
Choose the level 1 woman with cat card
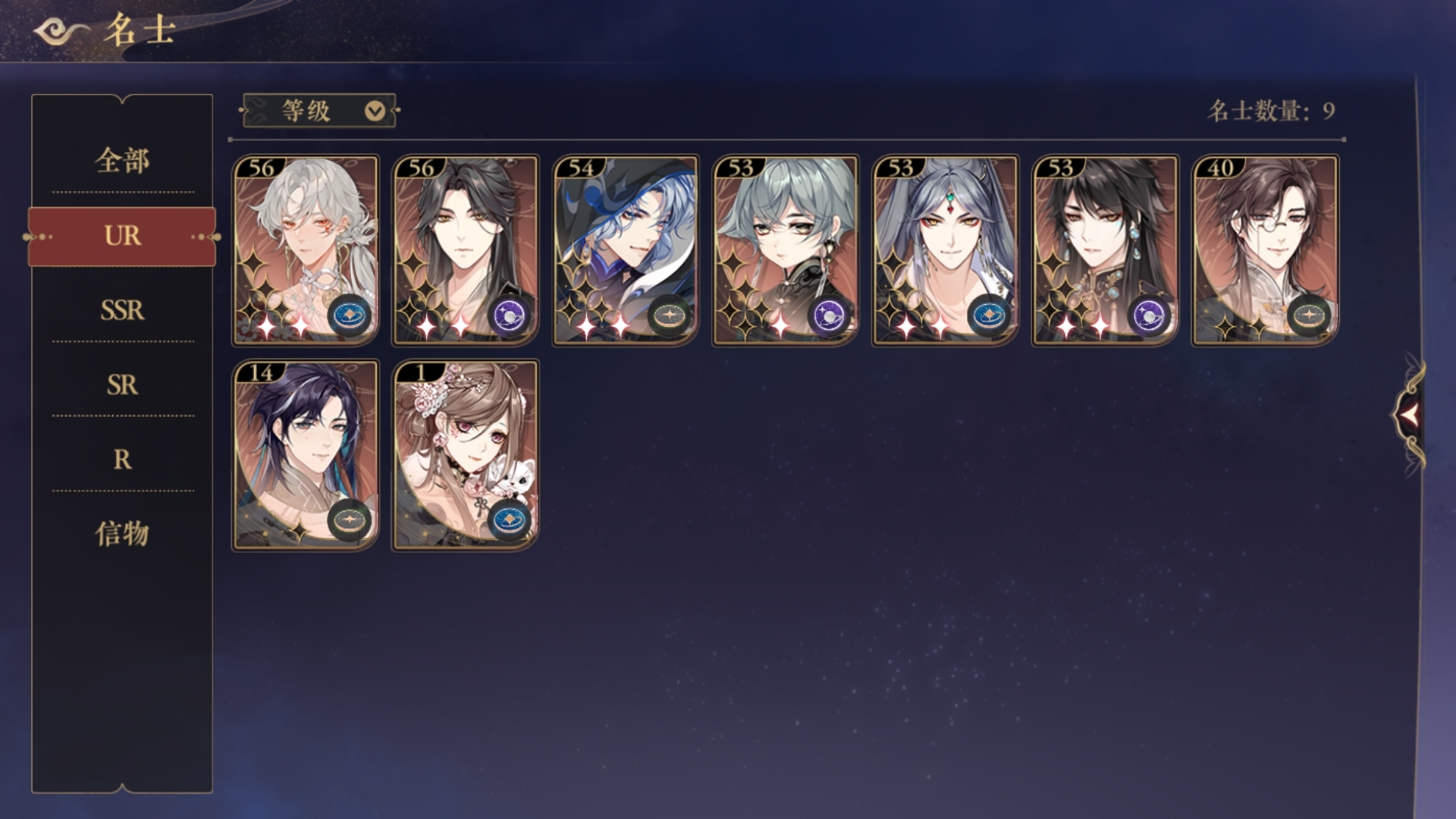(465, 455)
